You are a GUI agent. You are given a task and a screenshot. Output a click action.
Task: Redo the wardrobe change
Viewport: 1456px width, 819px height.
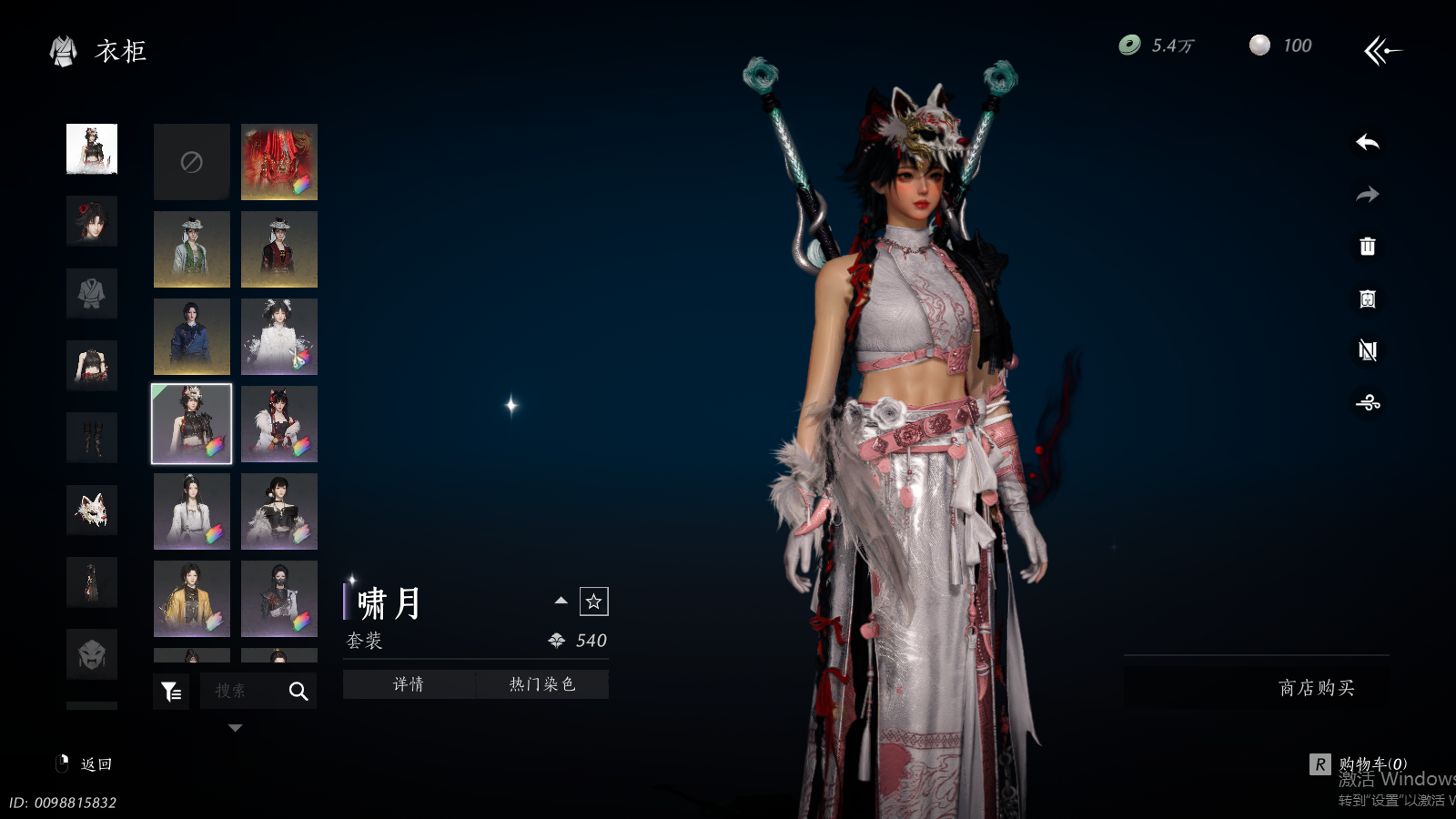tap(1367, 195)
